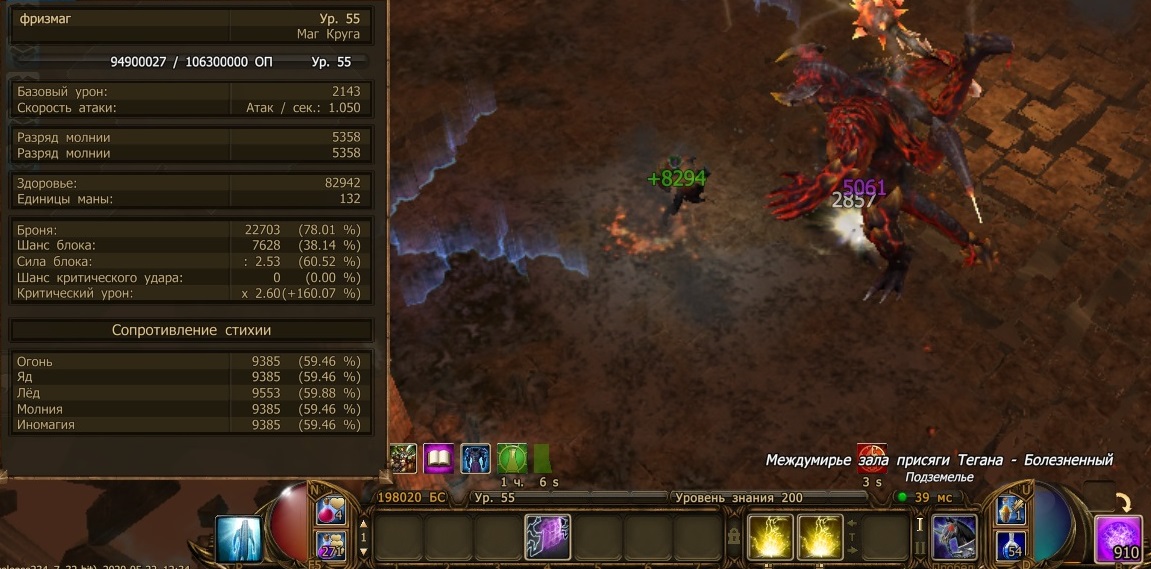1151x569 pixels.
Task: Select weapon set I
Action: point(919,524)
